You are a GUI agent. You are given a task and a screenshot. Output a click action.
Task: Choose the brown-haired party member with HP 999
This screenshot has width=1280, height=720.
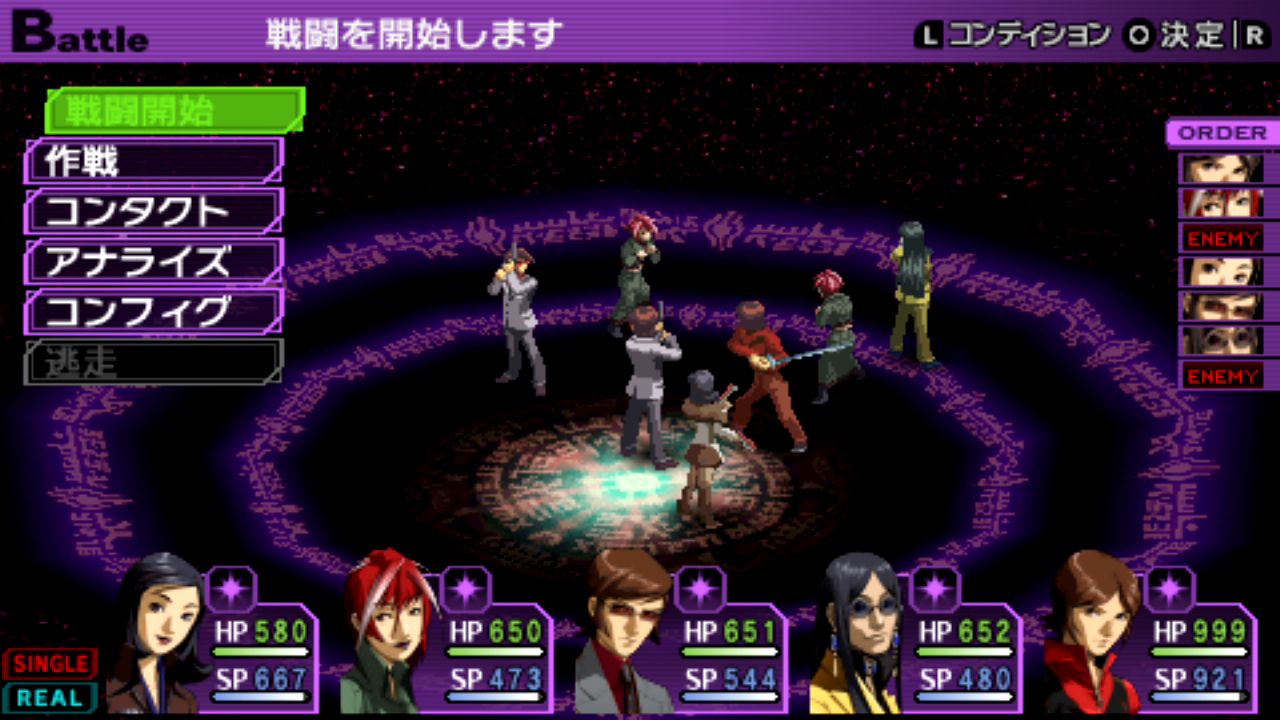pos(1095,635)
